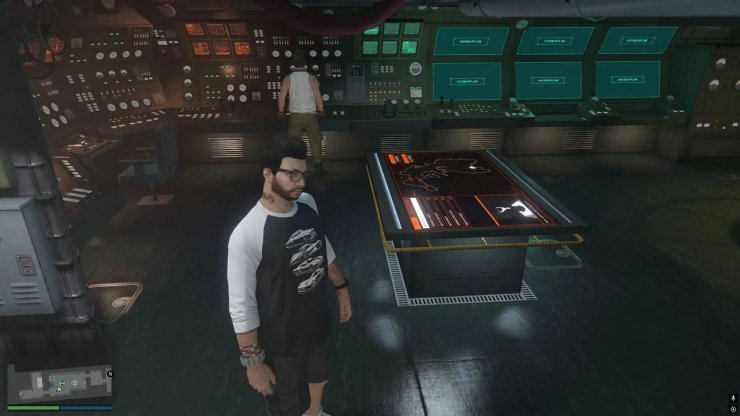The width and height of the screenshot is (740, 416).
Task: Toggle the microphone icon
Action: [x=733, y=397]
